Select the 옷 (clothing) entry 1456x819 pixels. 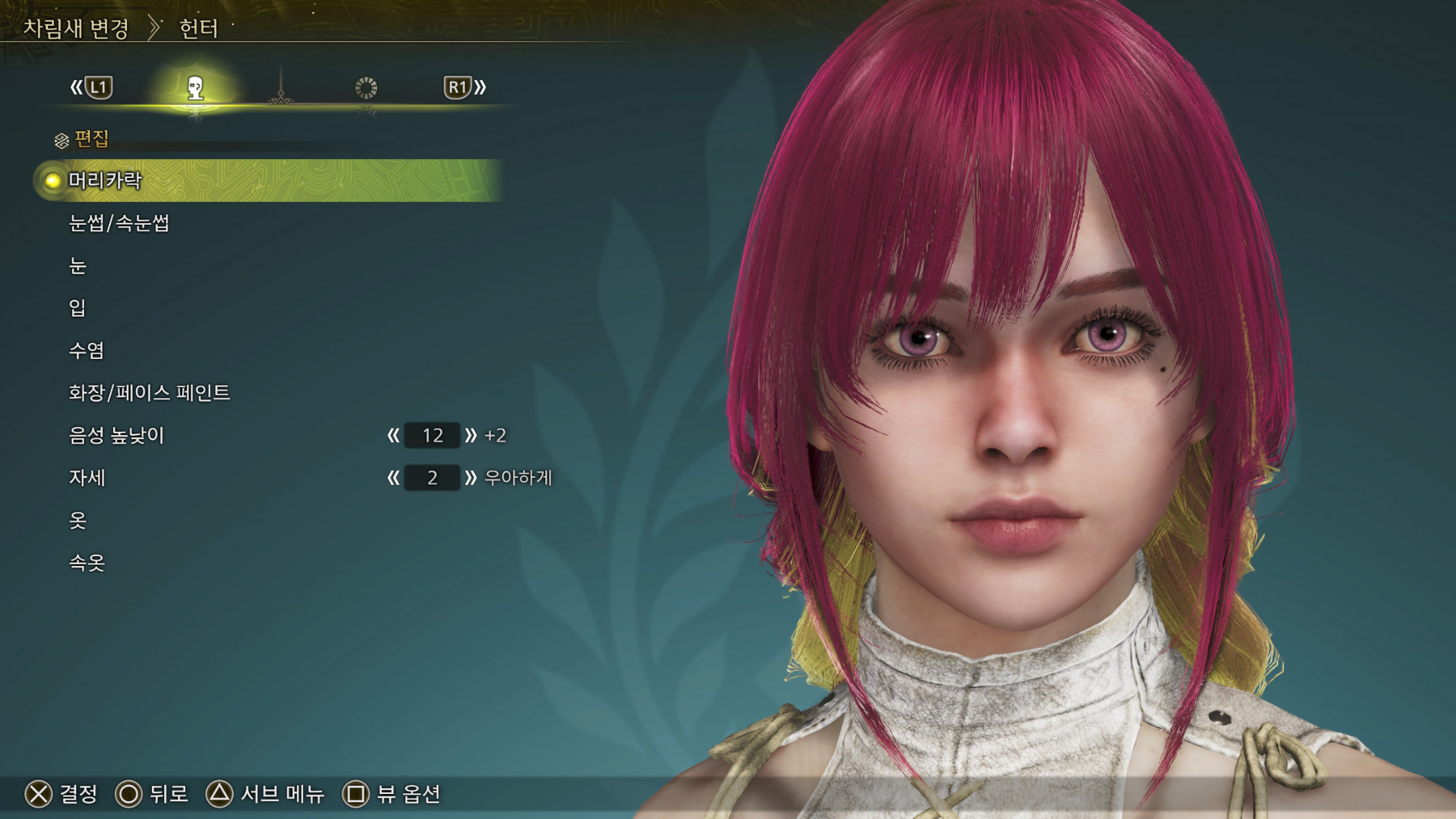(78, 520)
